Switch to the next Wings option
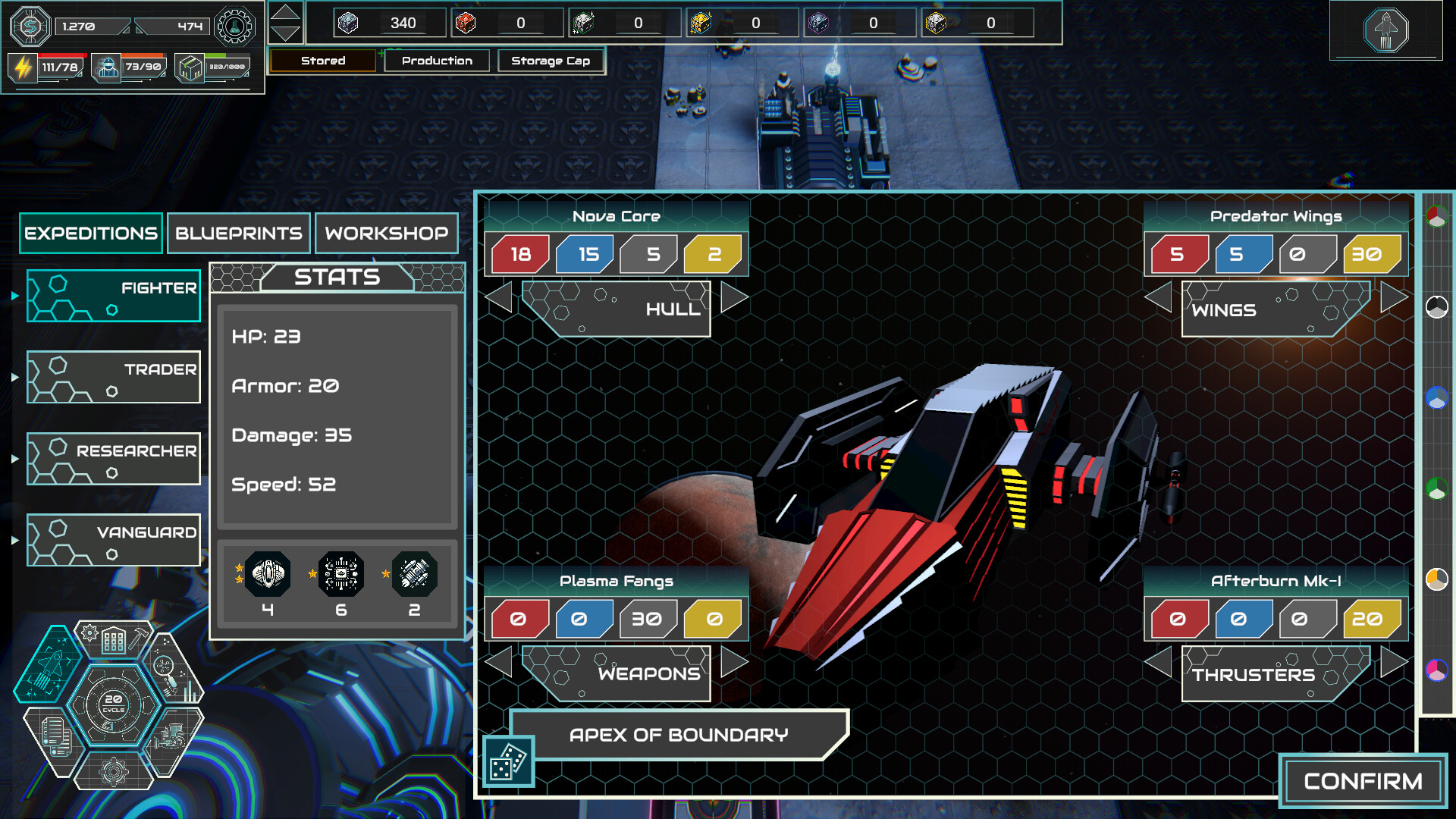 pos(1393,297)
